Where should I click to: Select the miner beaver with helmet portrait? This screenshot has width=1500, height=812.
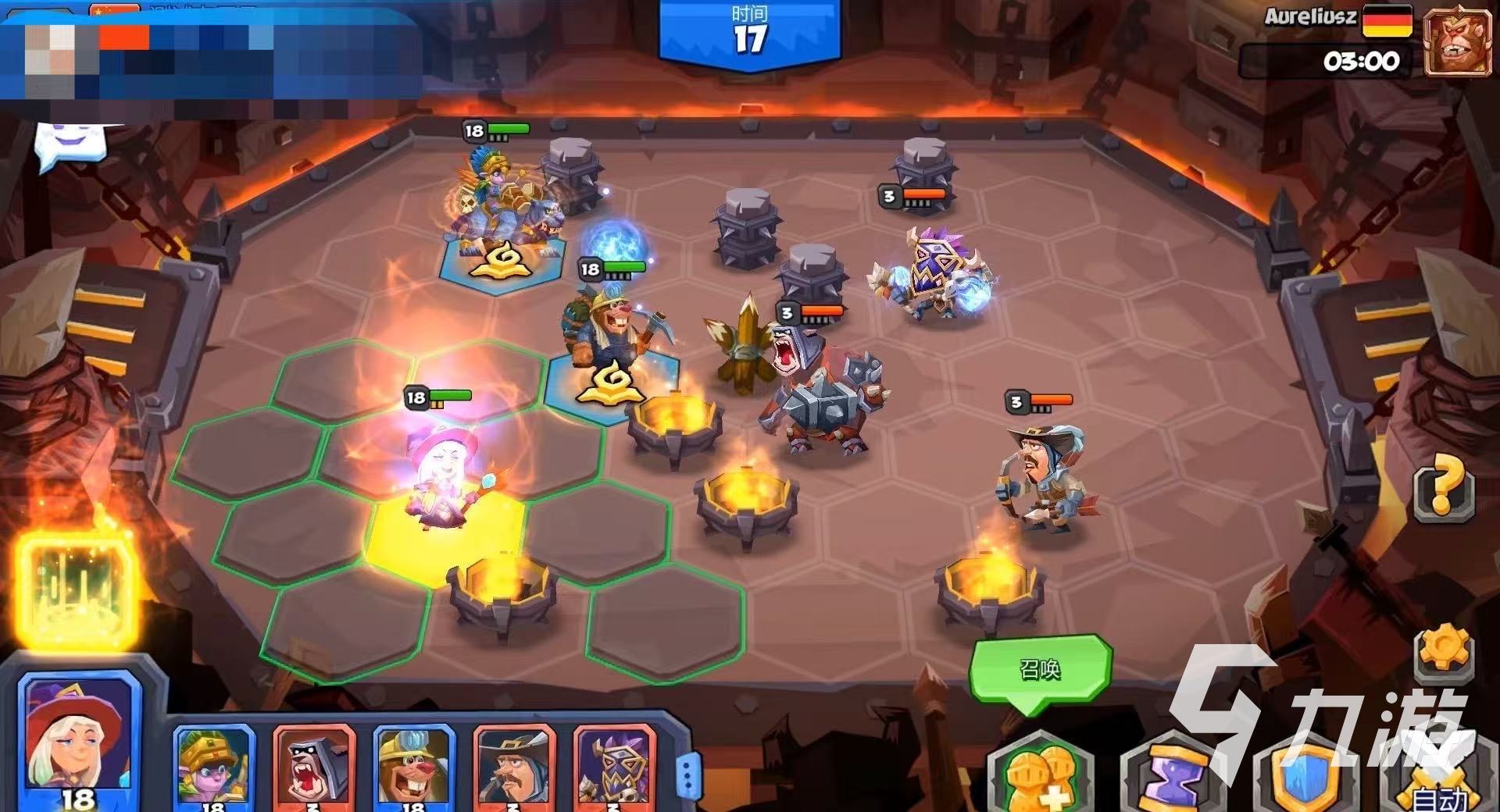click(x=414, y=765)
